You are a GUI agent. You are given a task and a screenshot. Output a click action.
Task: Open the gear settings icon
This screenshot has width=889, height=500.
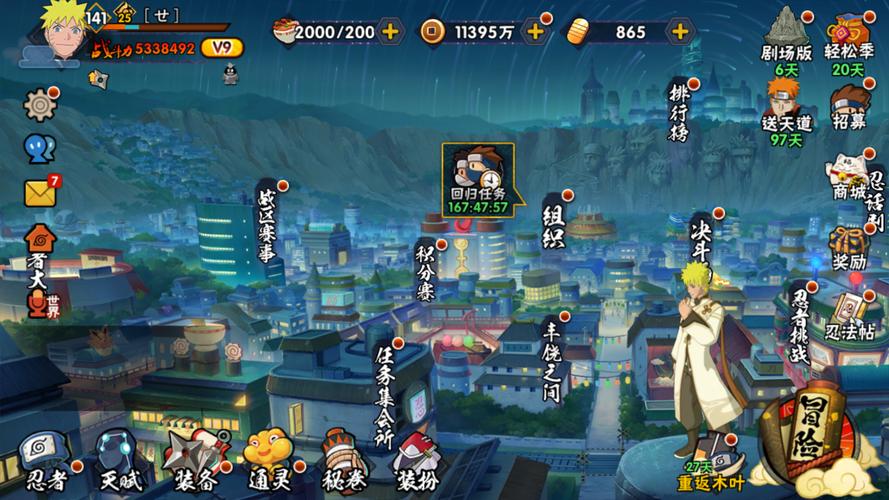click(40, 104)
